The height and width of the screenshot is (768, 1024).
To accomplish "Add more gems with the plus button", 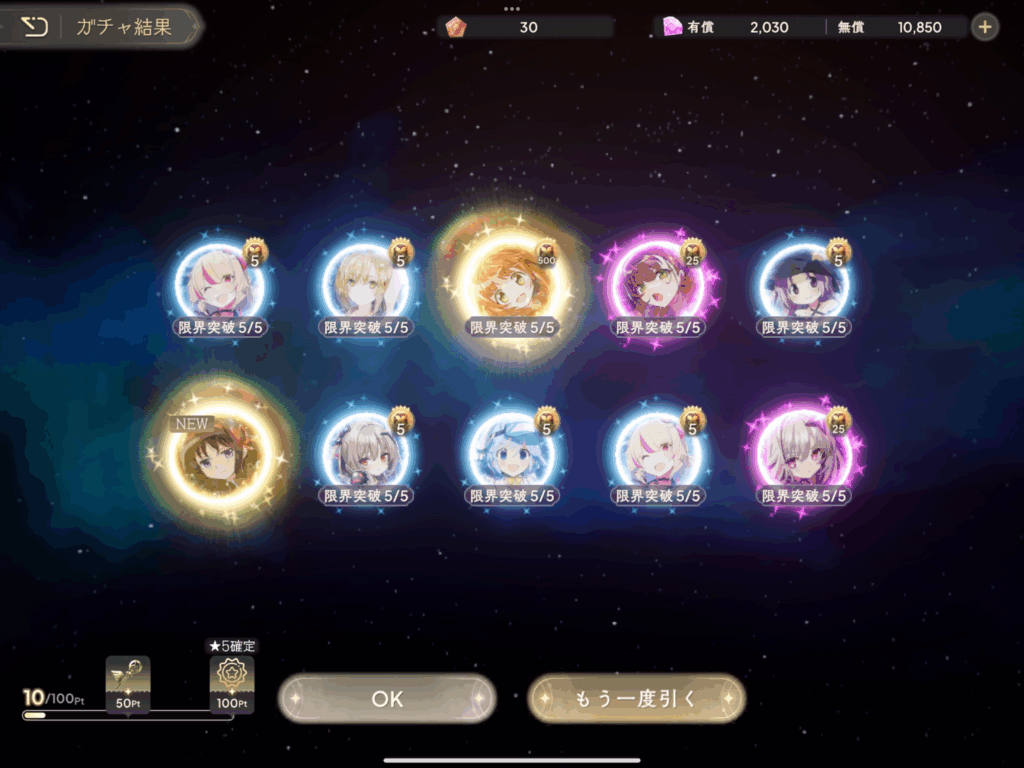I will pyautogui.click(x=985, y=27).
